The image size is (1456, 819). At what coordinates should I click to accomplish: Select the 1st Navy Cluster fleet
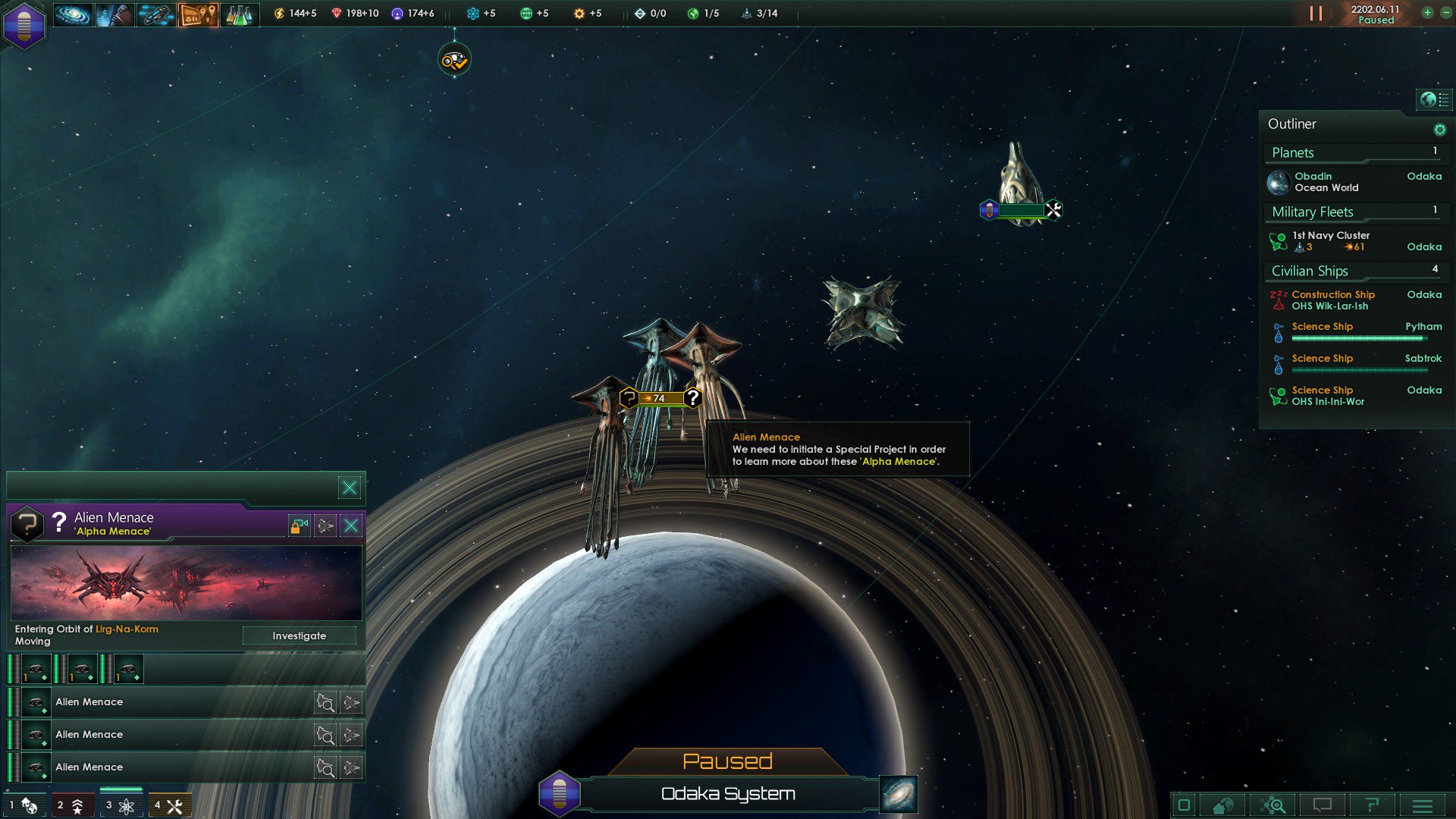click(1330, 241)
